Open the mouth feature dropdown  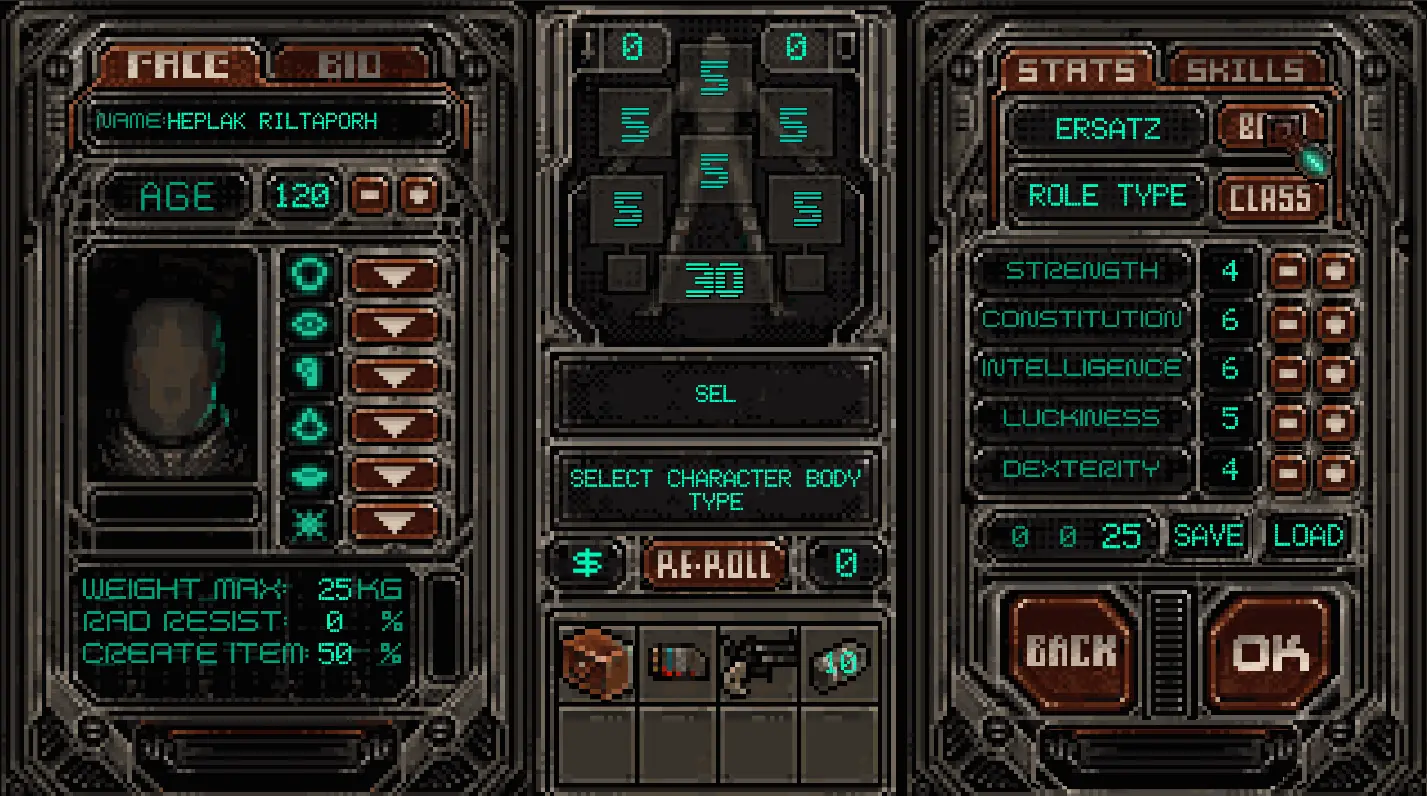coord(395,475)
